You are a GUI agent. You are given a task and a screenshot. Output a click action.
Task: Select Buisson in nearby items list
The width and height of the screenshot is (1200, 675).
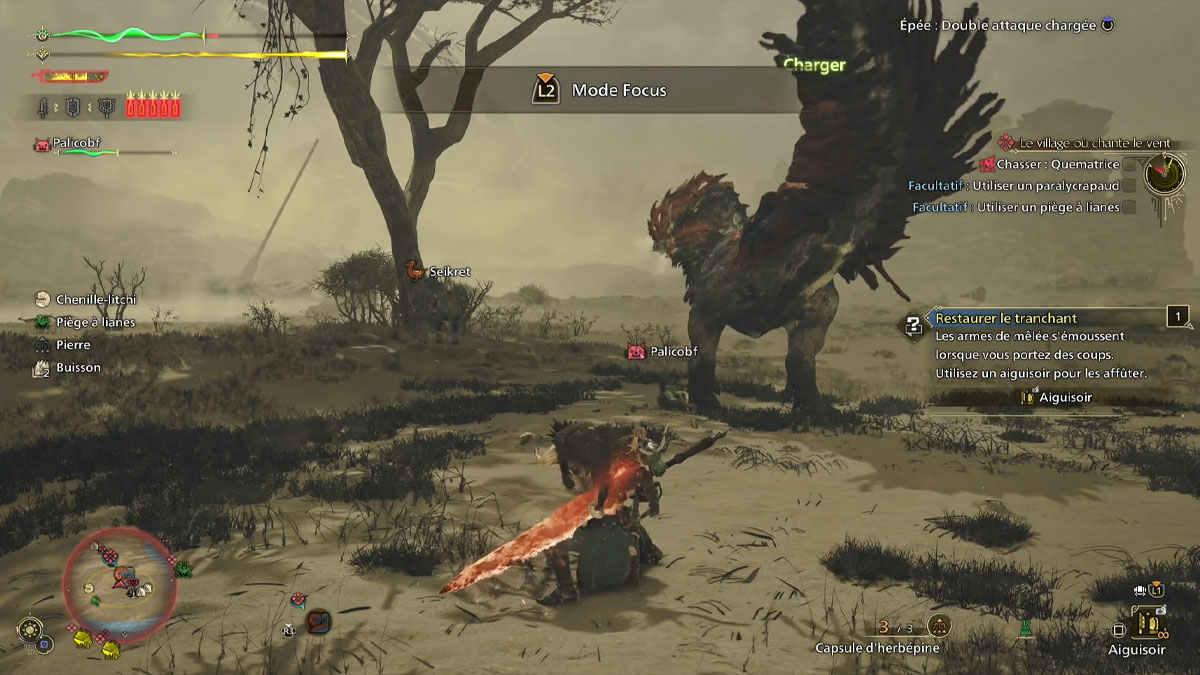tap(78, 368)
